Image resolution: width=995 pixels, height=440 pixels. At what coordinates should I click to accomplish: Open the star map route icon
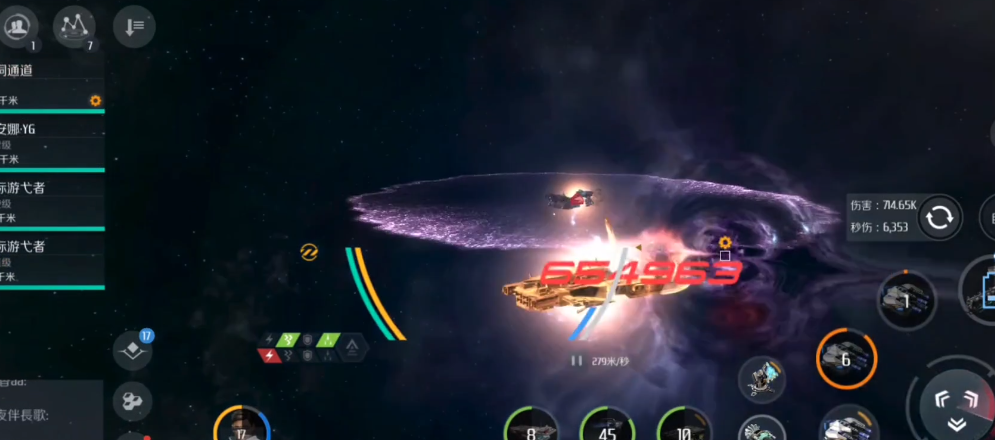[x=73, y=27]
